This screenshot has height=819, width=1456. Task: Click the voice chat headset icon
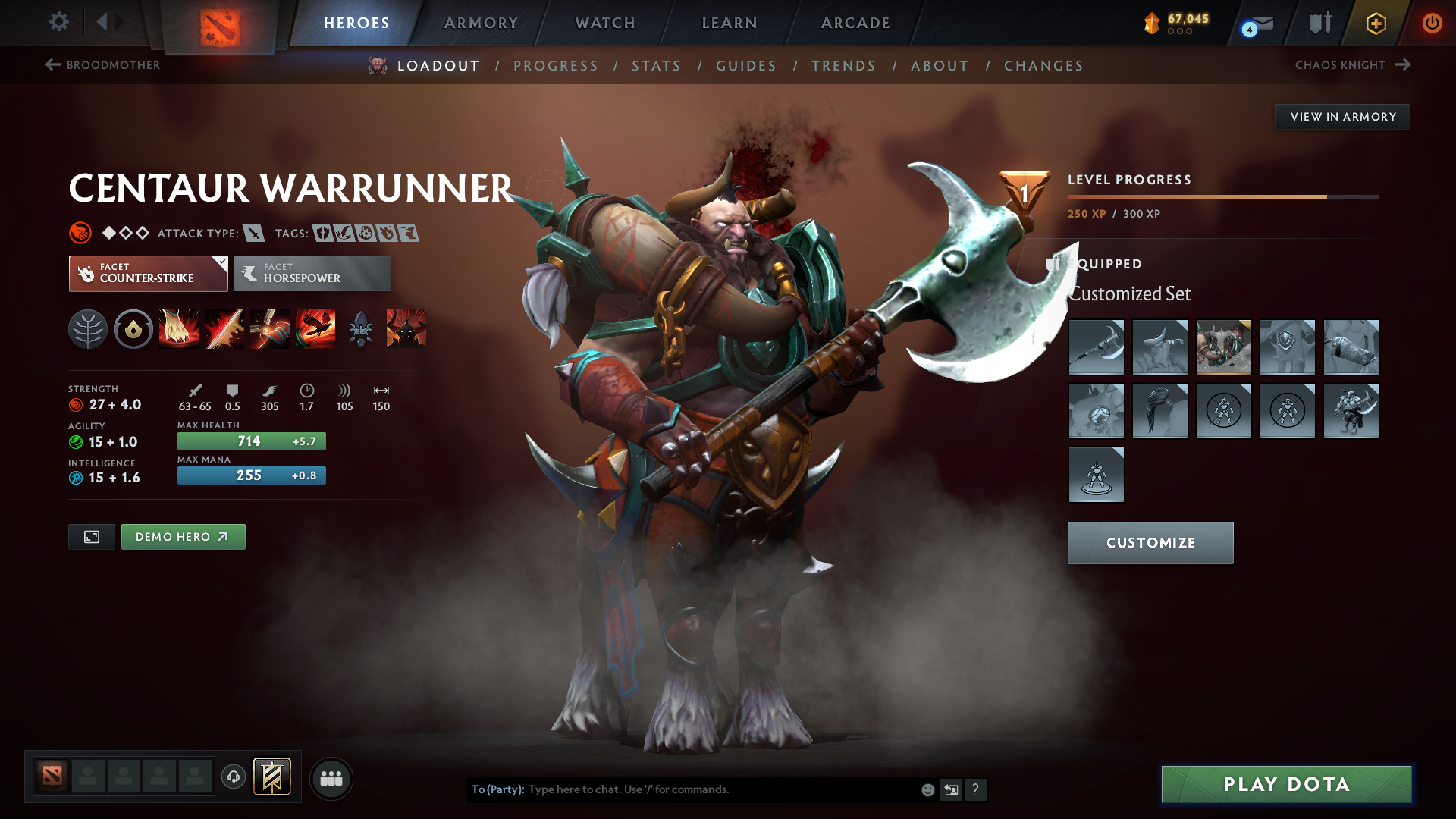233,778
